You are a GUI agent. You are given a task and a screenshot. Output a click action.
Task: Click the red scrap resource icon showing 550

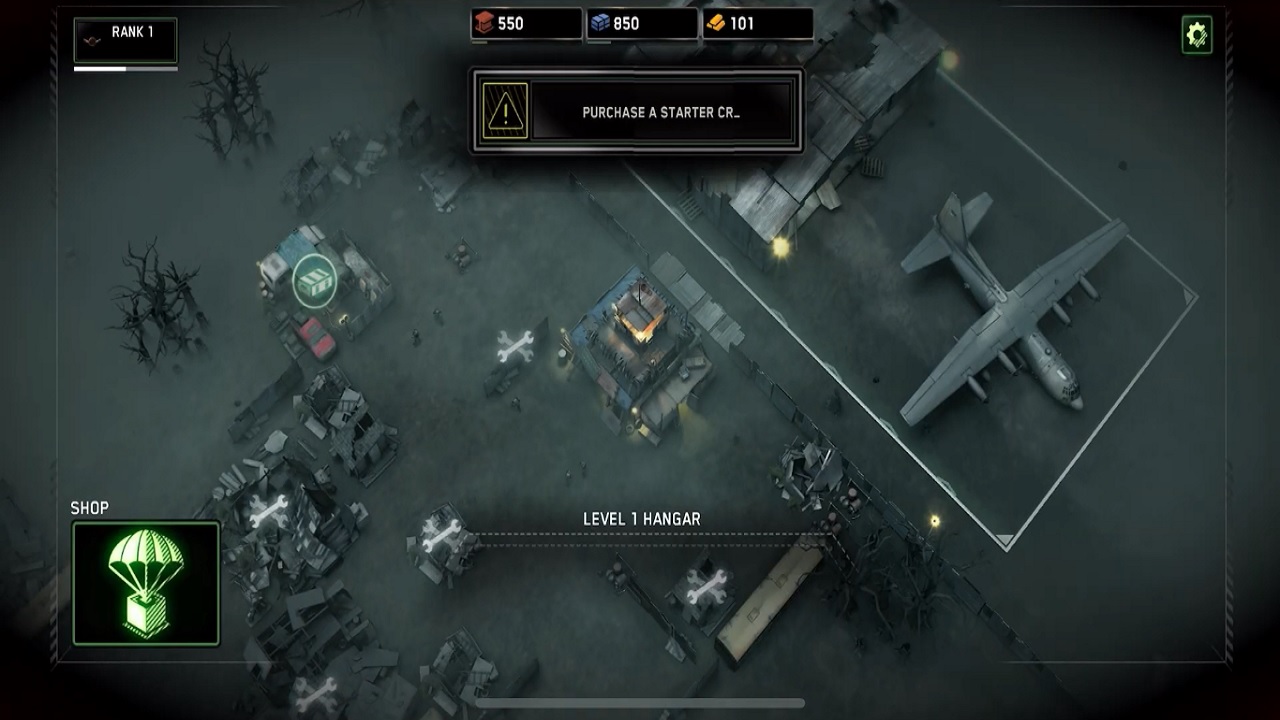(x=483, y=24)
